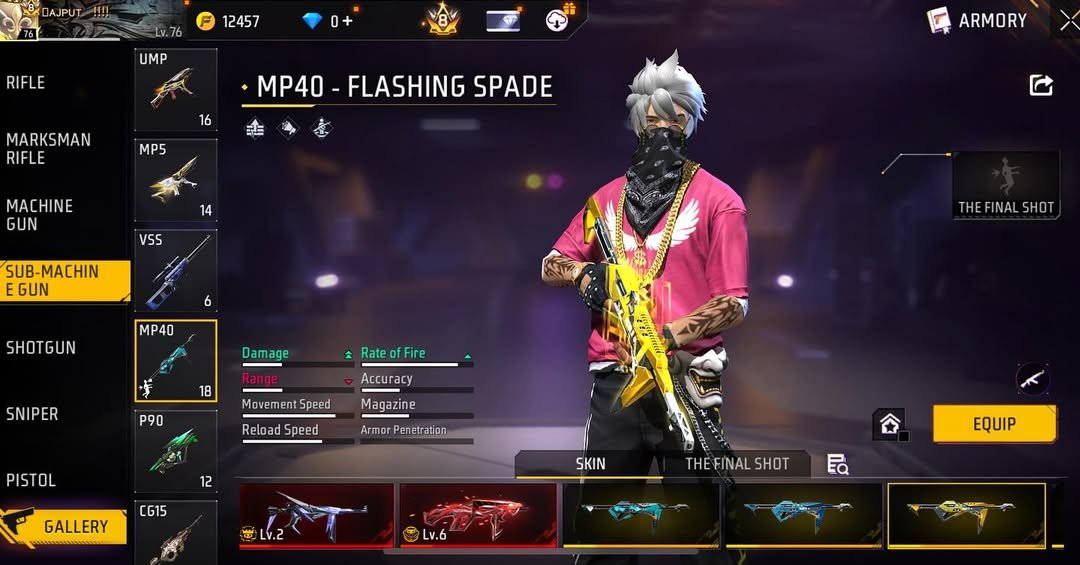The height and width of the screenshot is (565, 1080).
Task: Switch to the Machine Gun category
Action: pos(40,214)
